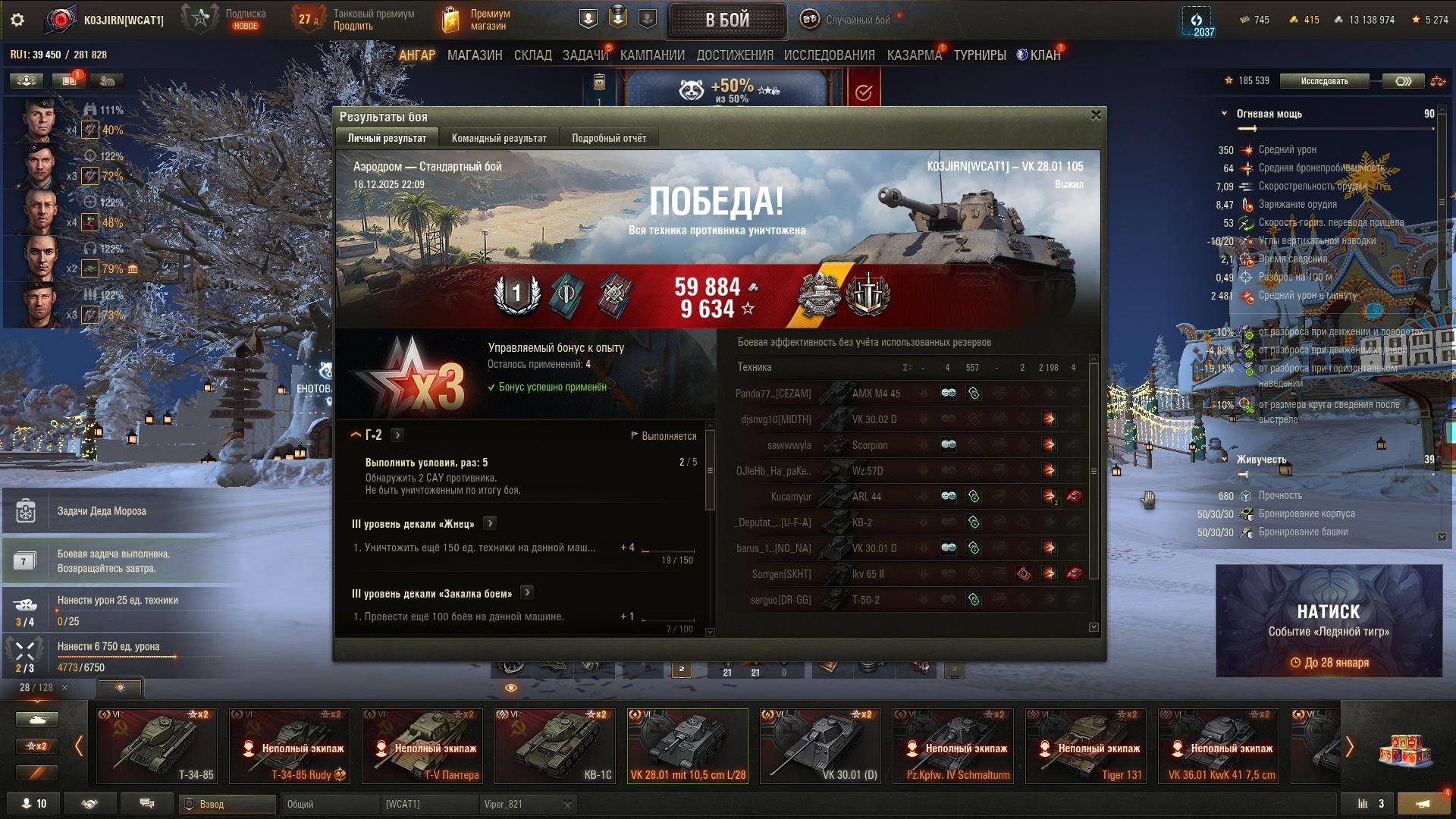This screenshot has height=819, width=1456.
Task: Select the VK 30.01 (D) tank
Action: 821,745
